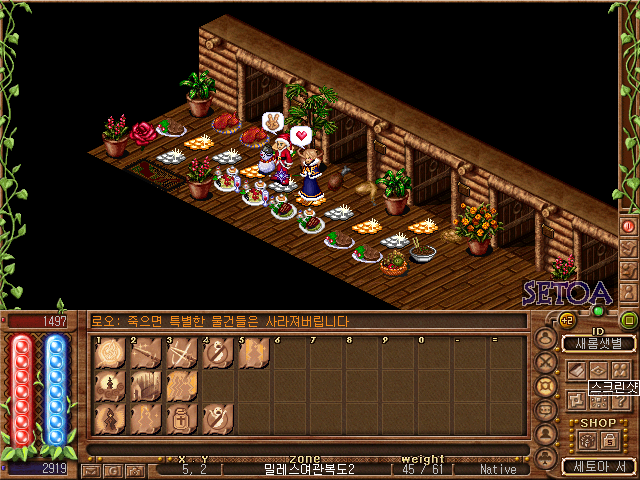Open the shop's left icon button
Image resolution: width=640 pixels, height=480 pixels.
[586, 439]
